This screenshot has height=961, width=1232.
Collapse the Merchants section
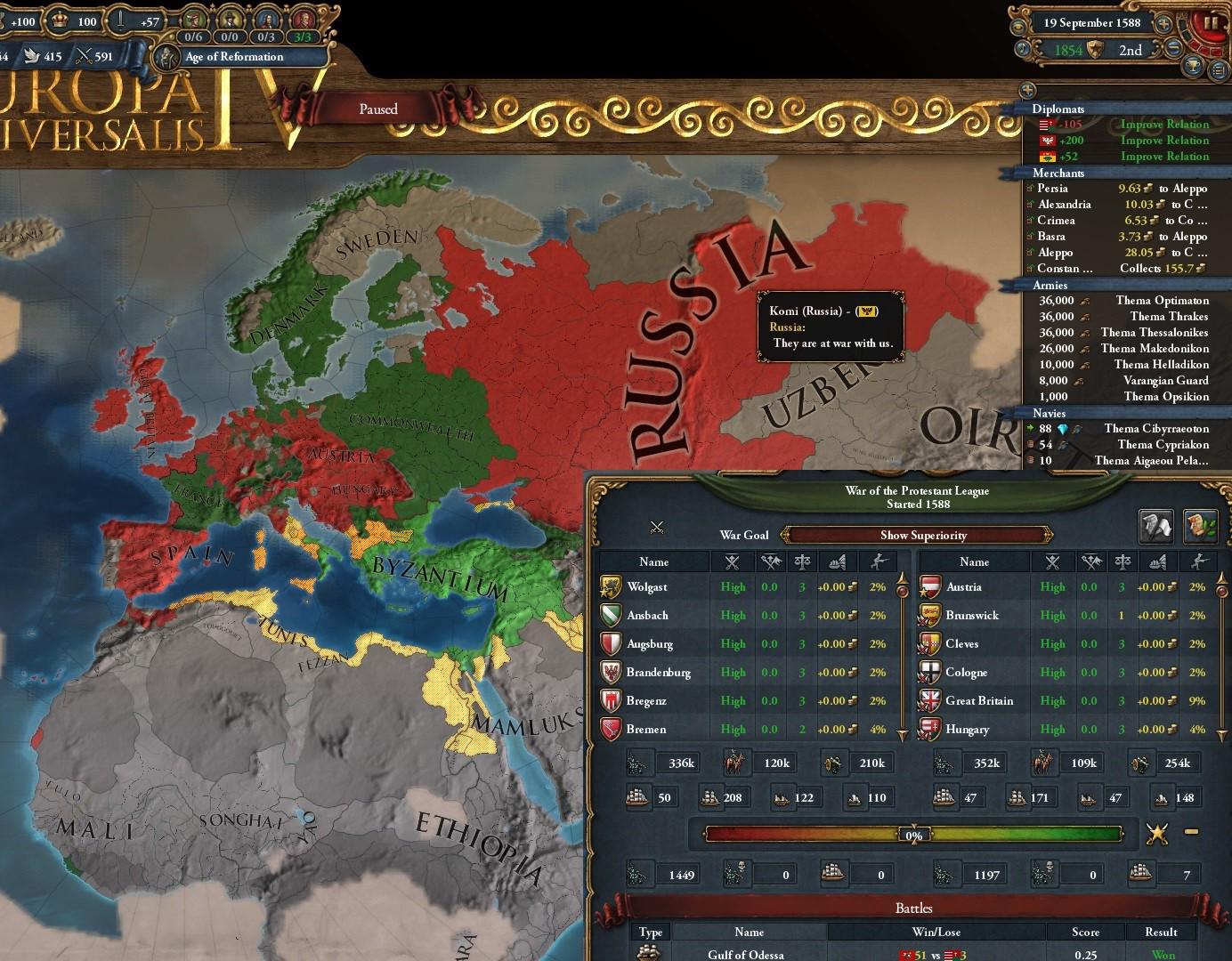1059,173
